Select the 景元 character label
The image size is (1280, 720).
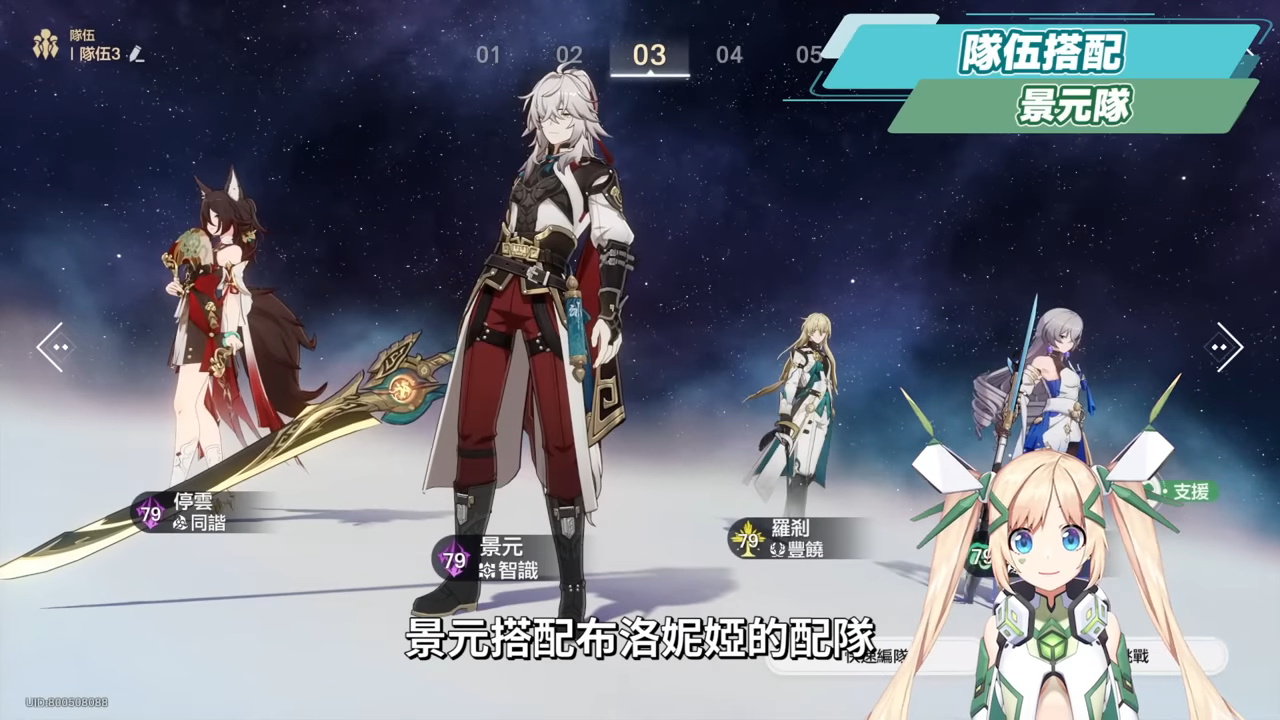click(x=498, y=558)
